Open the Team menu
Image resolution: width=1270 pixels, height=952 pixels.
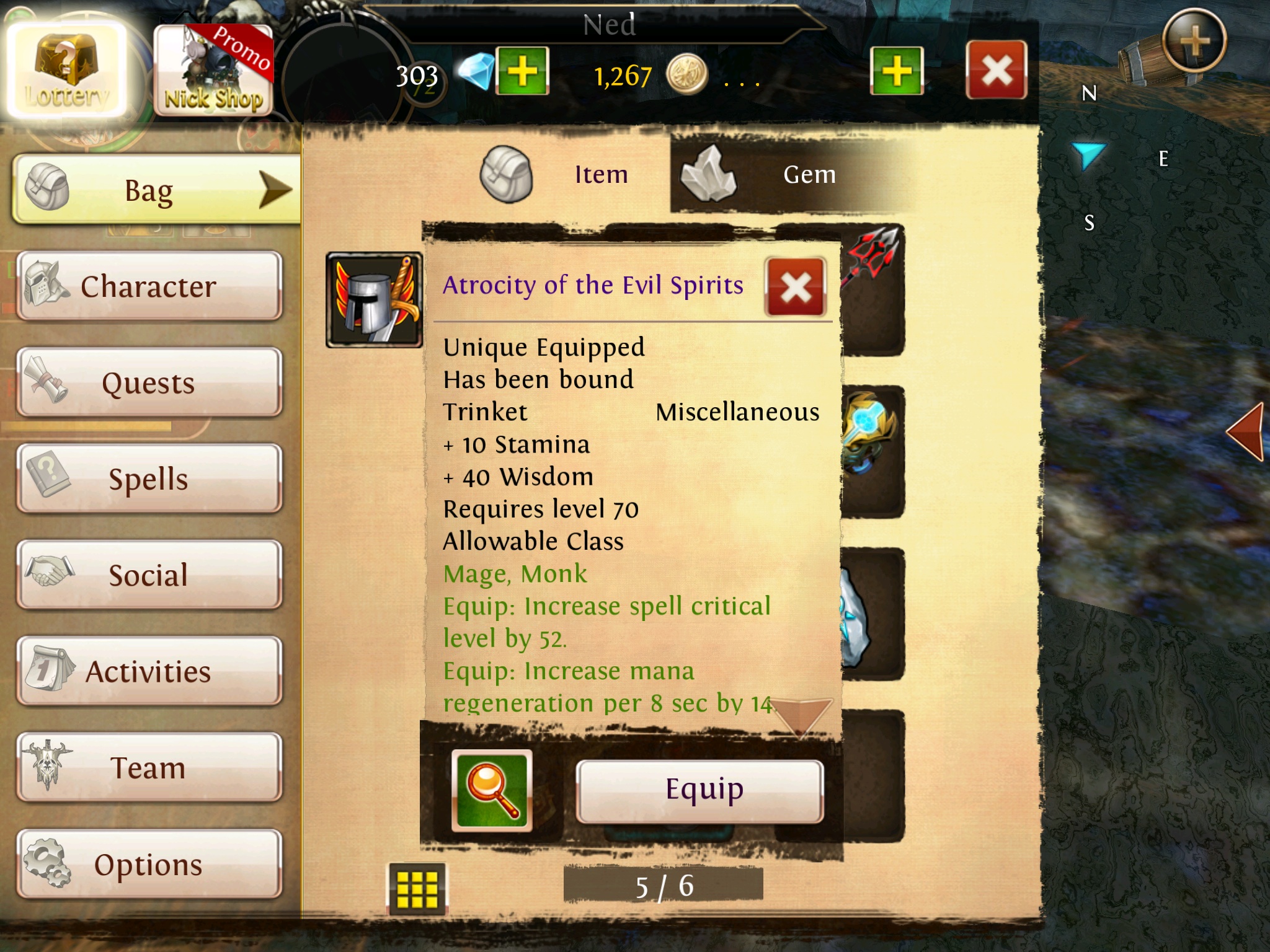point(149,768)
